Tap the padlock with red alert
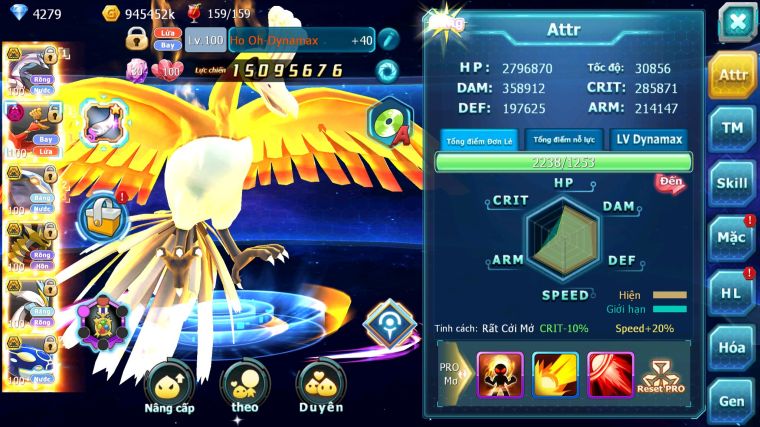Screen dimensions: 760x427 click(102, 213)
